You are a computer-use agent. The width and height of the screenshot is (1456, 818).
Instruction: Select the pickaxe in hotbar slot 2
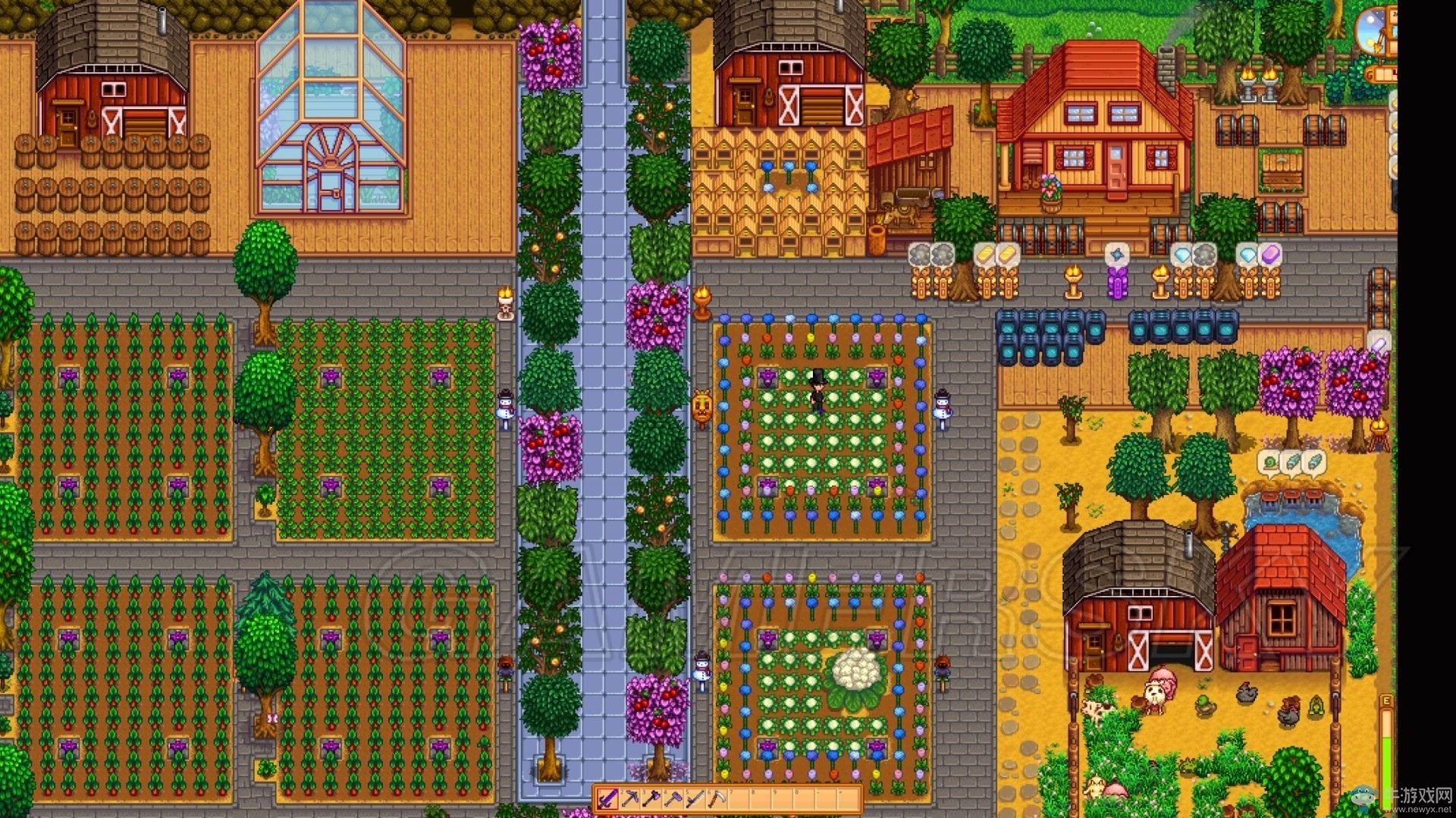tap(629, 800)
